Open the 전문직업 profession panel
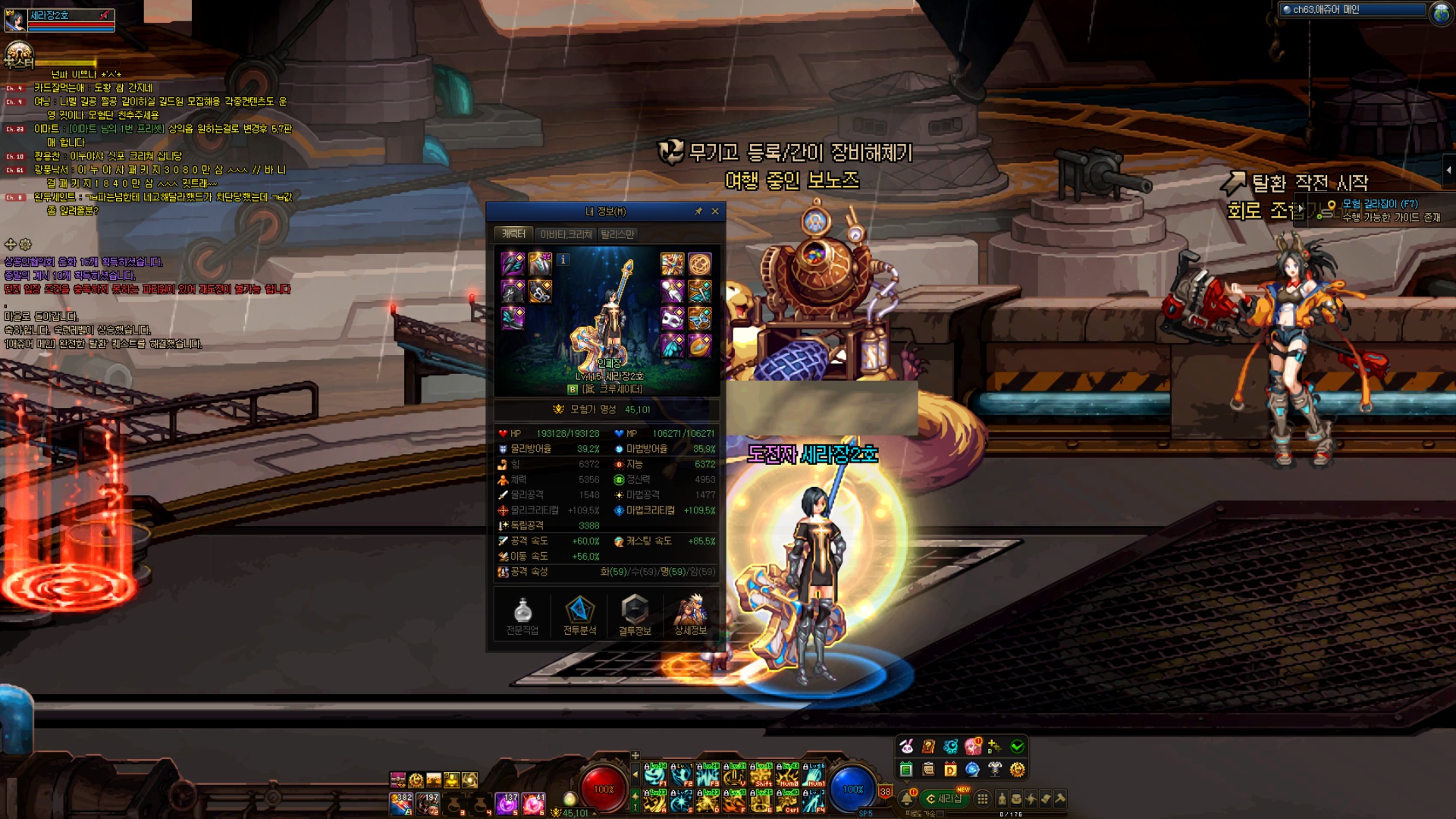Screen dimensions: 1456x819 point(522,614)
